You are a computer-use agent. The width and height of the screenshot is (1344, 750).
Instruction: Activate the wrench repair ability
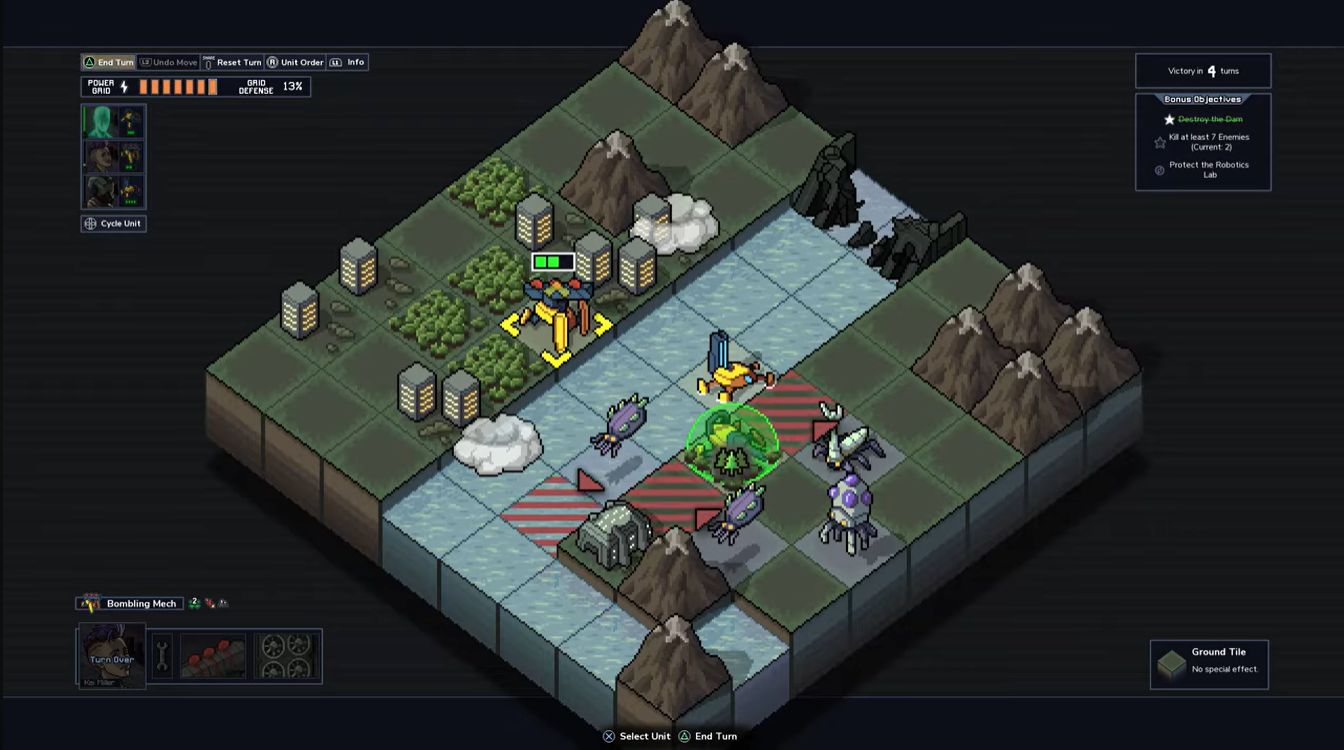tap(162, 655)
